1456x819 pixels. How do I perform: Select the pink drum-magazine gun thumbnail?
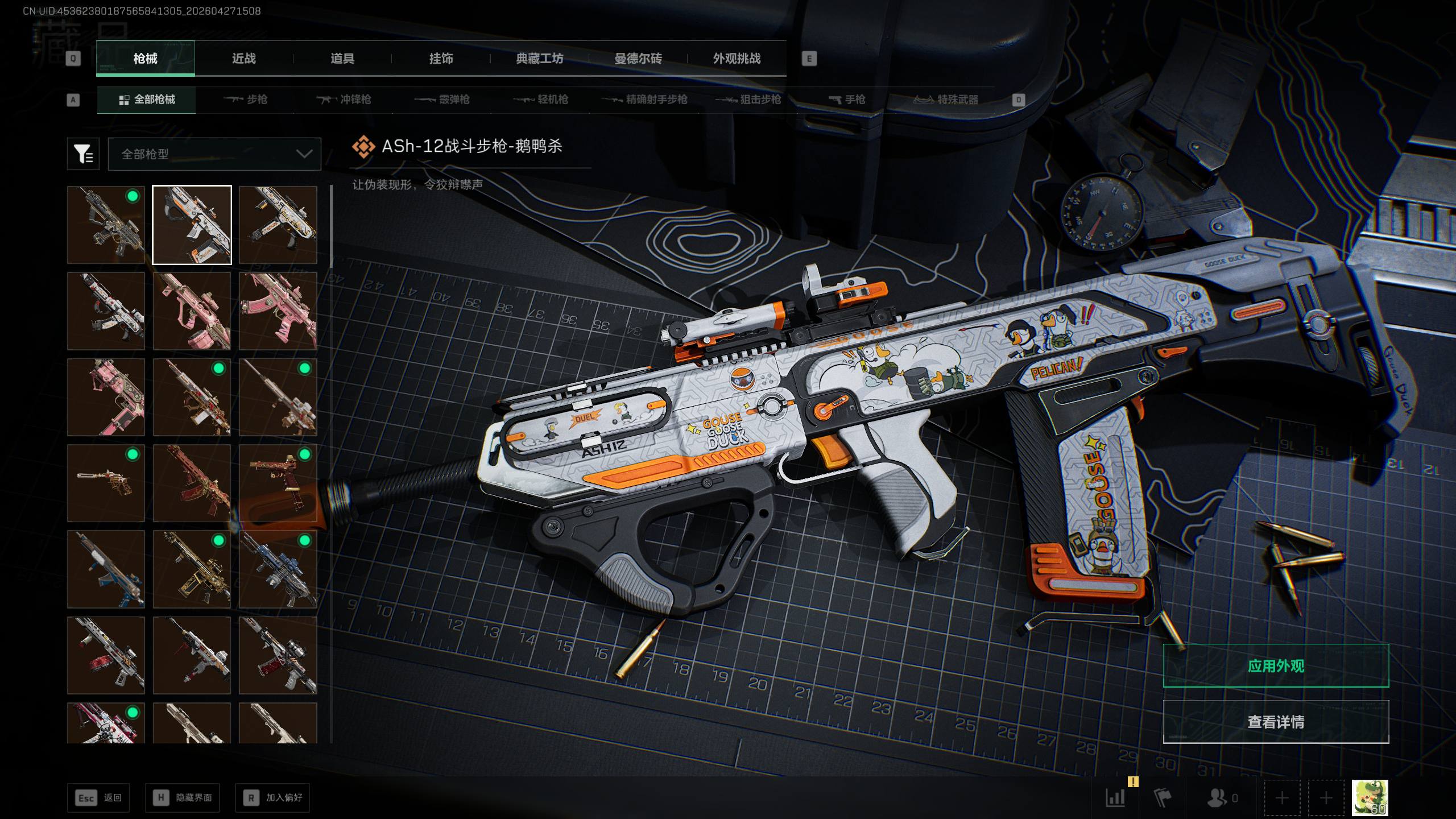pos(192,311)
